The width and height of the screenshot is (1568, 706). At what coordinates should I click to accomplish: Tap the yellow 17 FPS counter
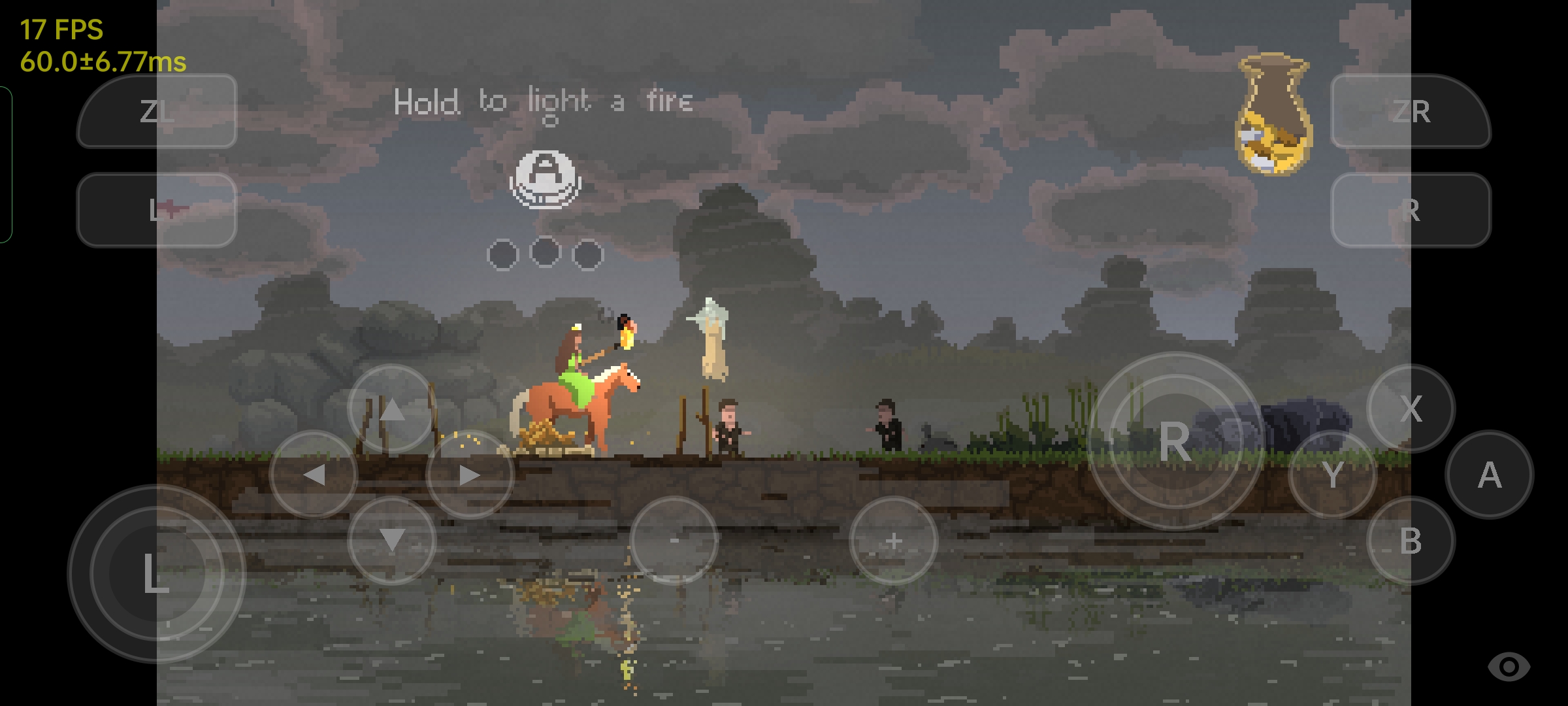point(61,28)
